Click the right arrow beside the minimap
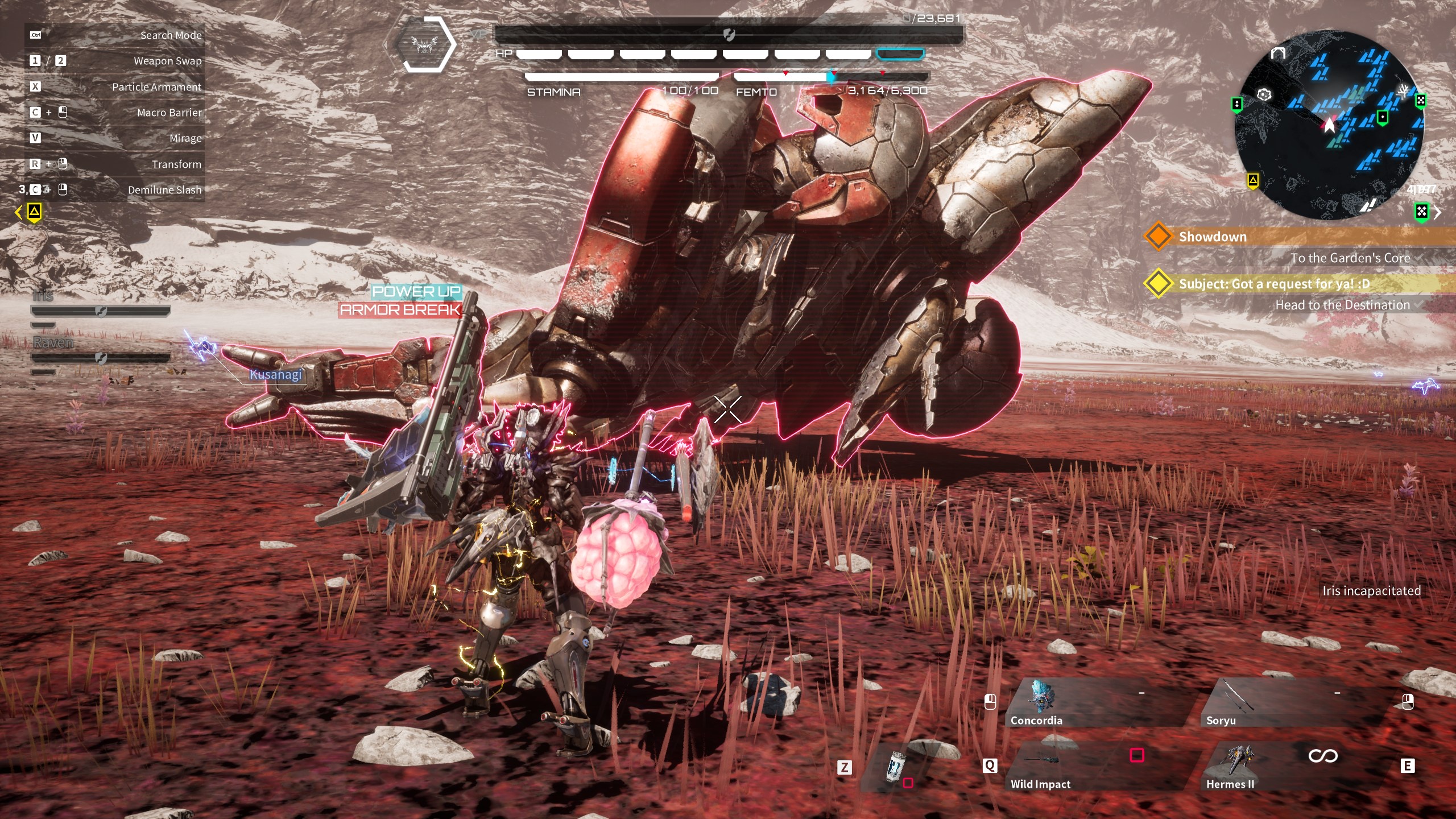 1438,213
